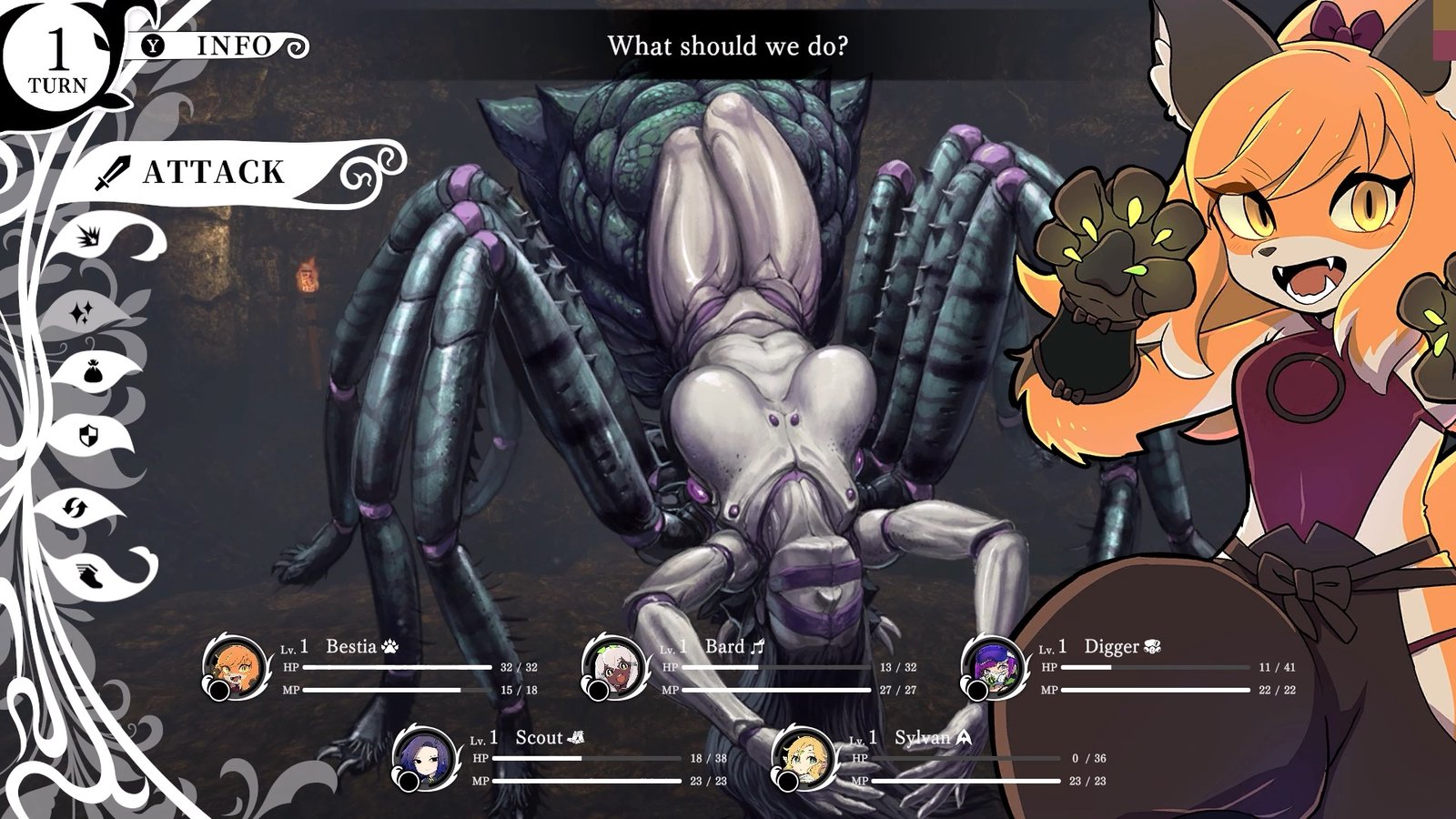Screen dimensions: 1456x819
Task: Open the sparkle magic command
Action: click(82, 314)
